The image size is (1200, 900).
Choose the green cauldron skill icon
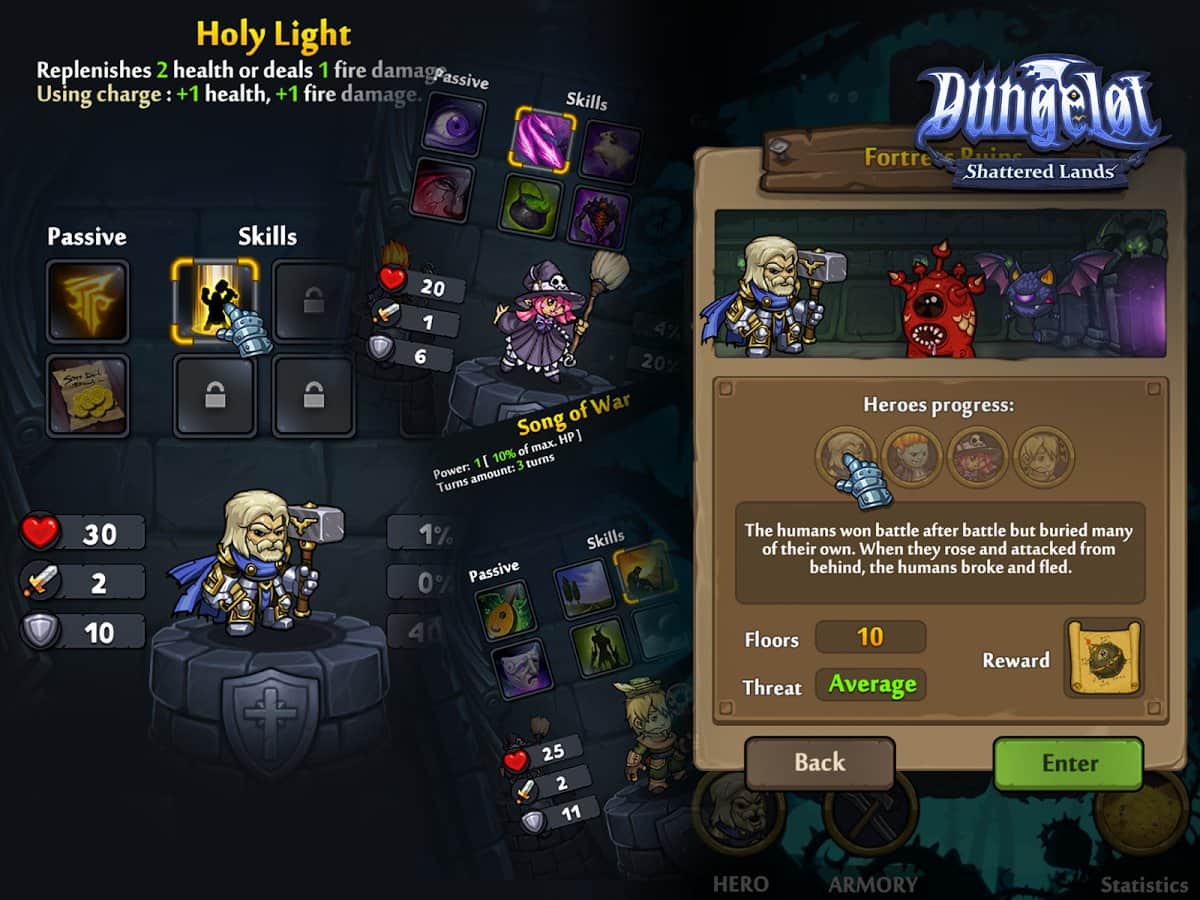[530, 206]
